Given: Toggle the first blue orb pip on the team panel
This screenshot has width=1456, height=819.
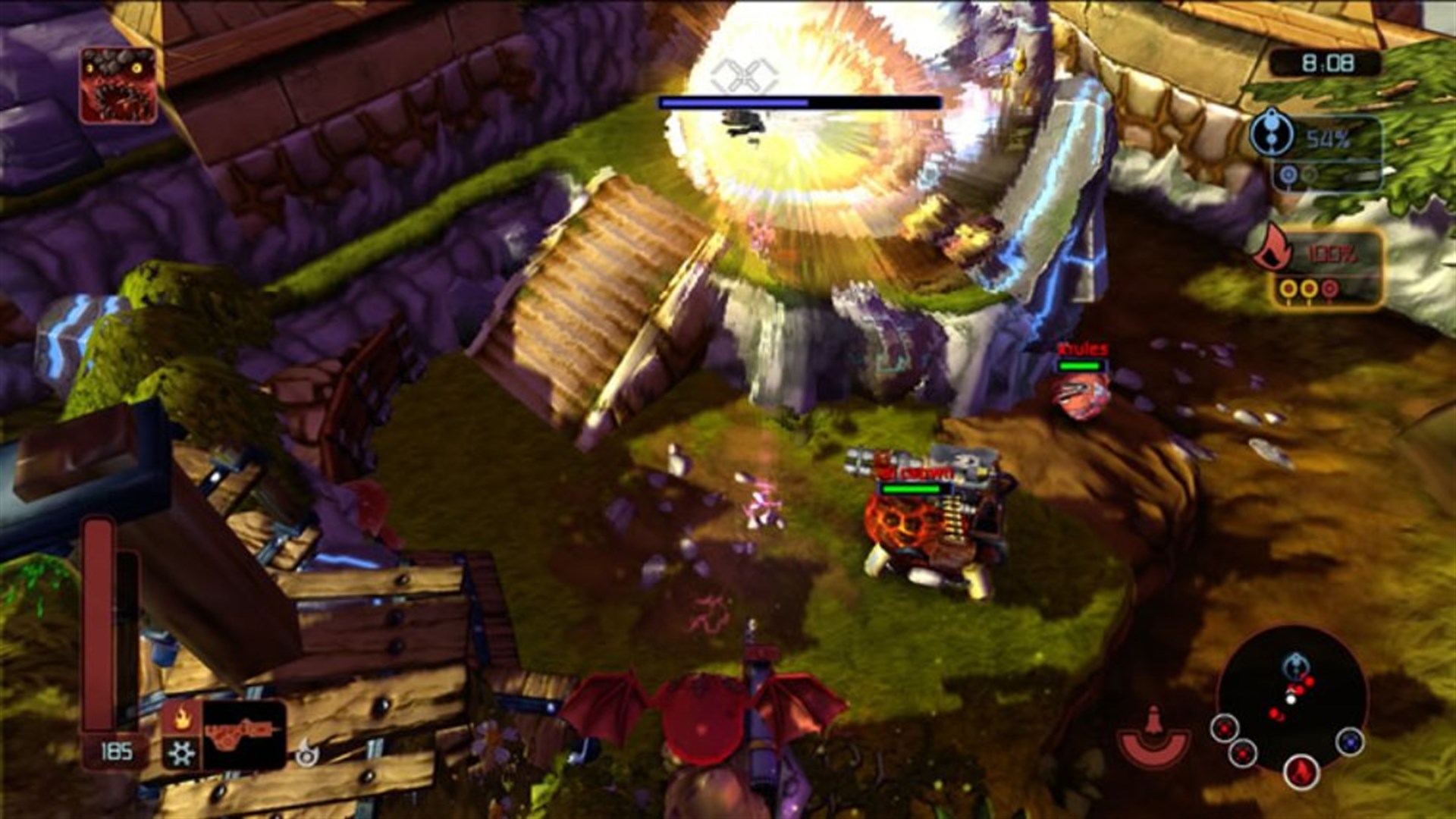Looking at the screenshot, I should coord(1288,174).
